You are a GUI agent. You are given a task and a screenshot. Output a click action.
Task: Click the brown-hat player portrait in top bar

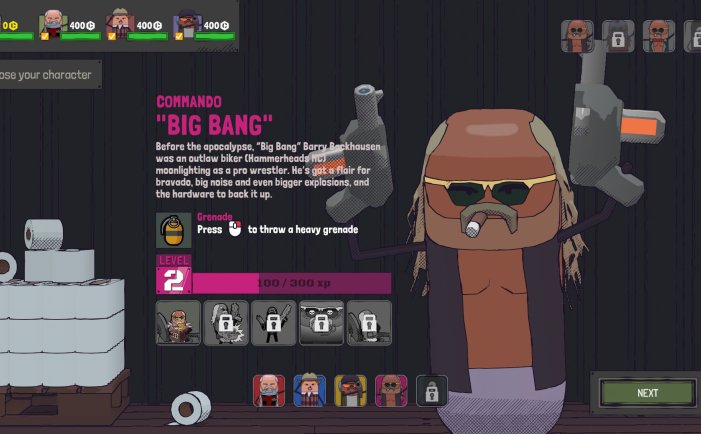(x=121, y=23)
